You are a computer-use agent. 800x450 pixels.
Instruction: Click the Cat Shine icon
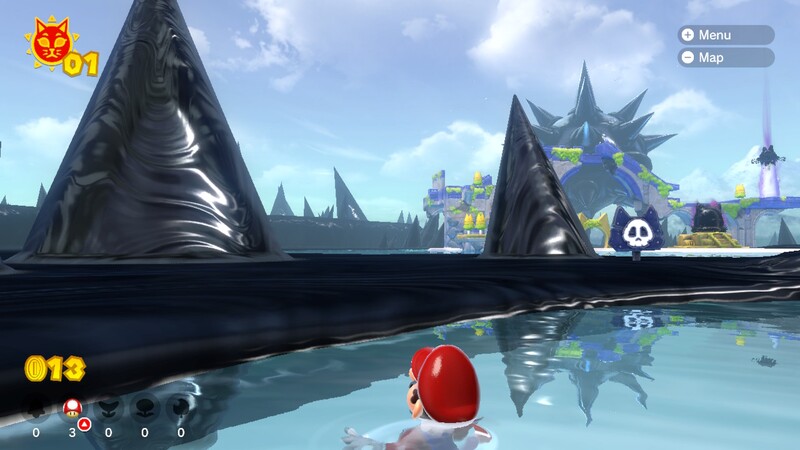click(x=47, y=43)
